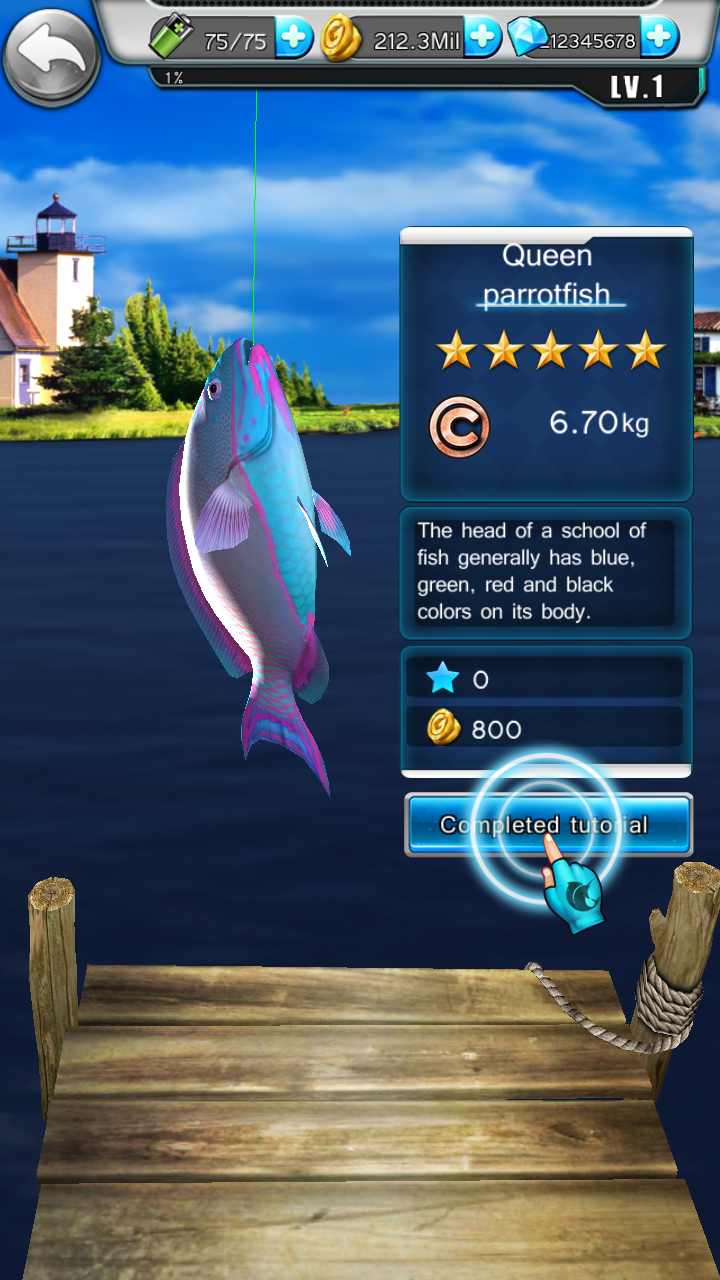The height and width of the screenshot is (1280, 720).
Task: Add more energy with the battery plus button
Action: pyautogui.click(x=294, y=40)
